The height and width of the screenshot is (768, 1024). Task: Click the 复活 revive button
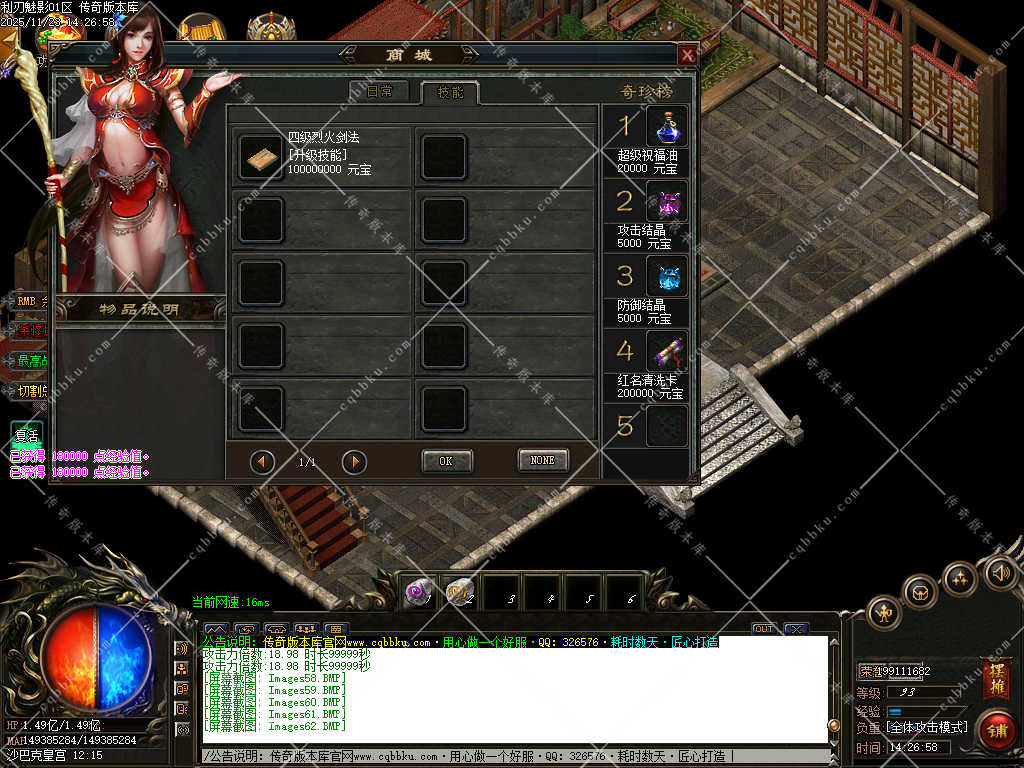tap(26, 436)
